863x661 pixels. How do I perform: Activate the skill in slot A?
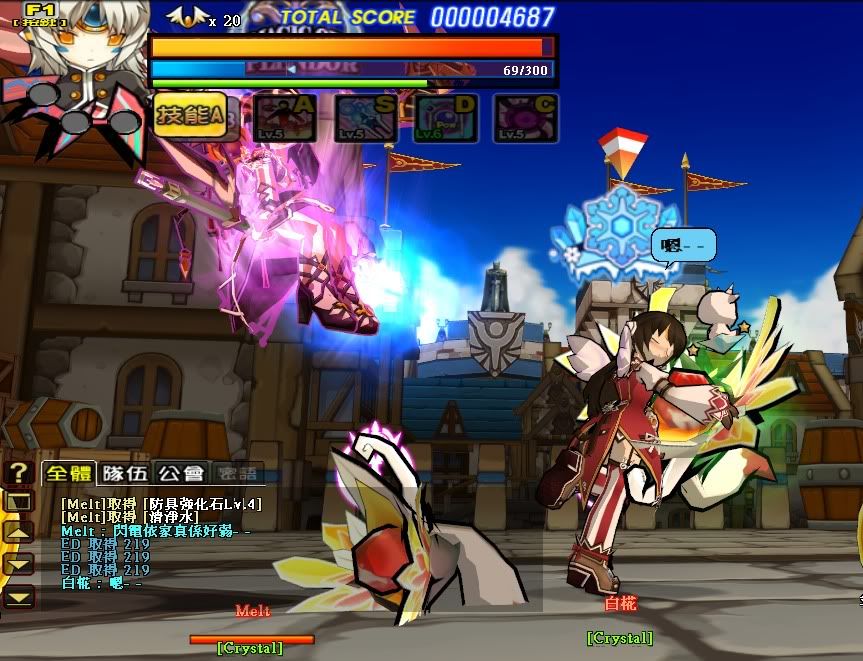[x=285, y=118]
